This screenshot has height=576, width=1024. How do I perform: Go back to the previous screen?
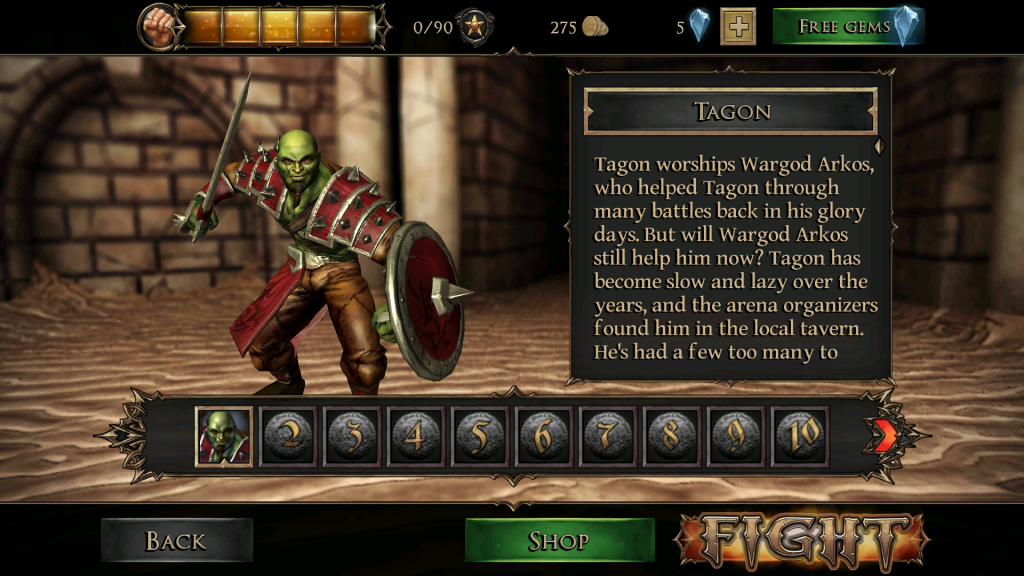(x=176, y=541)
